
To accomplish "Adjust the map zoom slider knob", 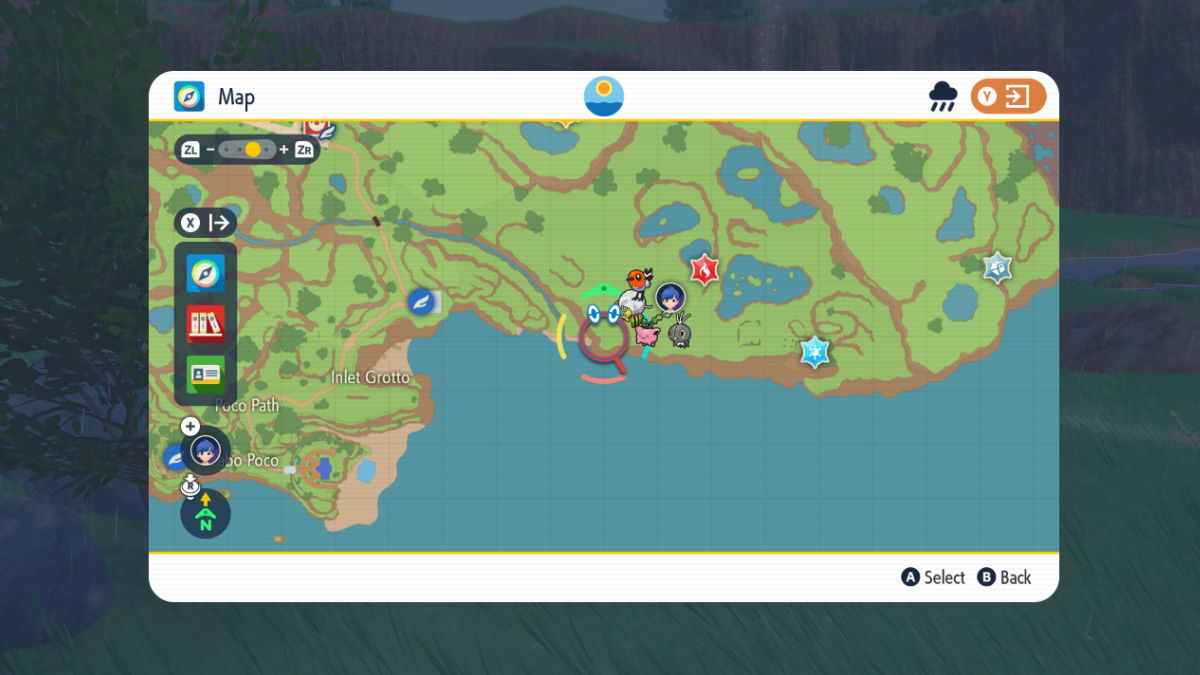I will pyautogui.click(x=253, y=149).
